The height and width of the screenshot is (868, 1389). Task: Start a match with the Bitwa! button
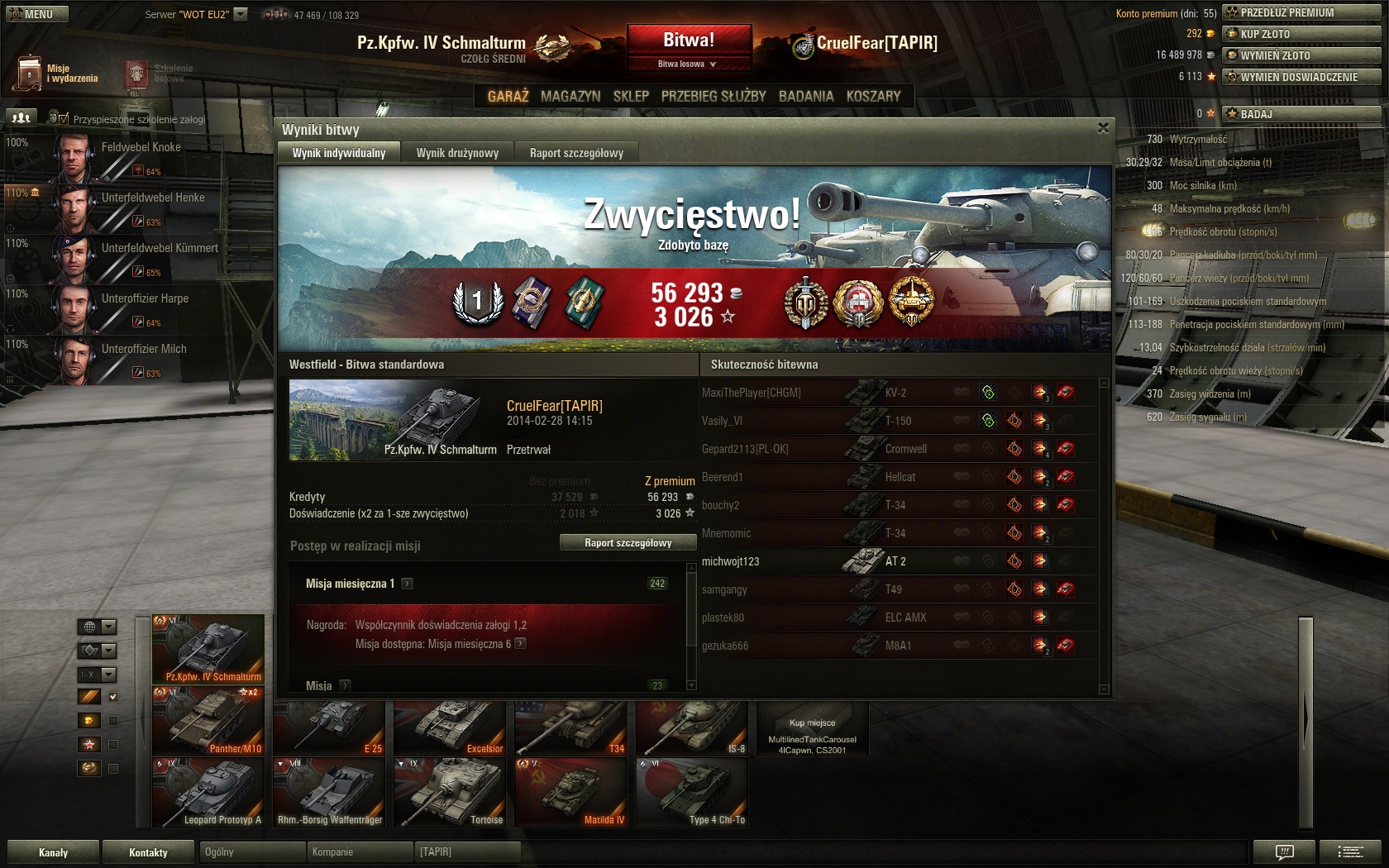pyautogui.click(x=689, y=40)
